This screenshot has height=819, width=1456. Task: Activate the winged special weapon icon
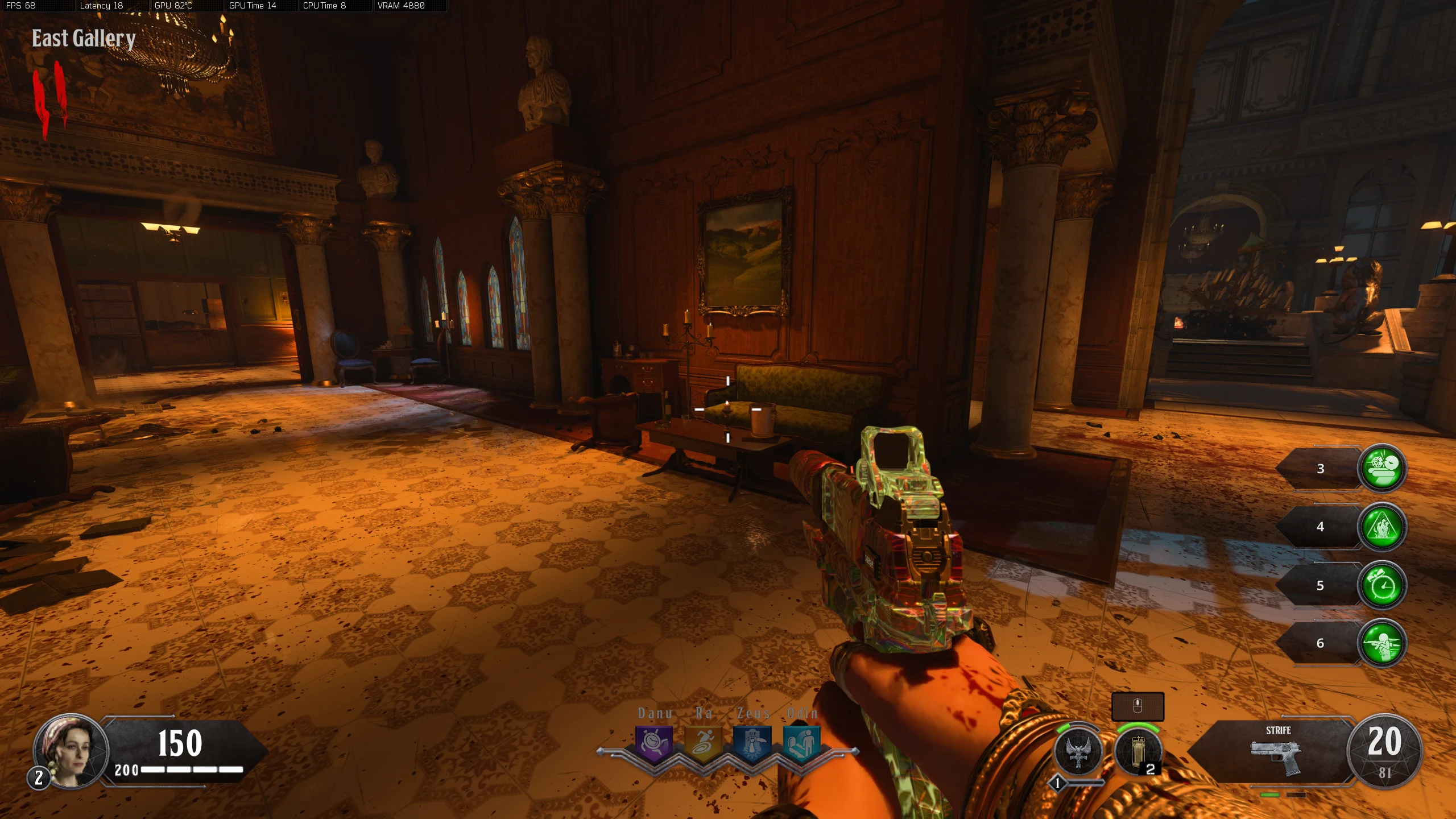click(x=1078, y=751)
